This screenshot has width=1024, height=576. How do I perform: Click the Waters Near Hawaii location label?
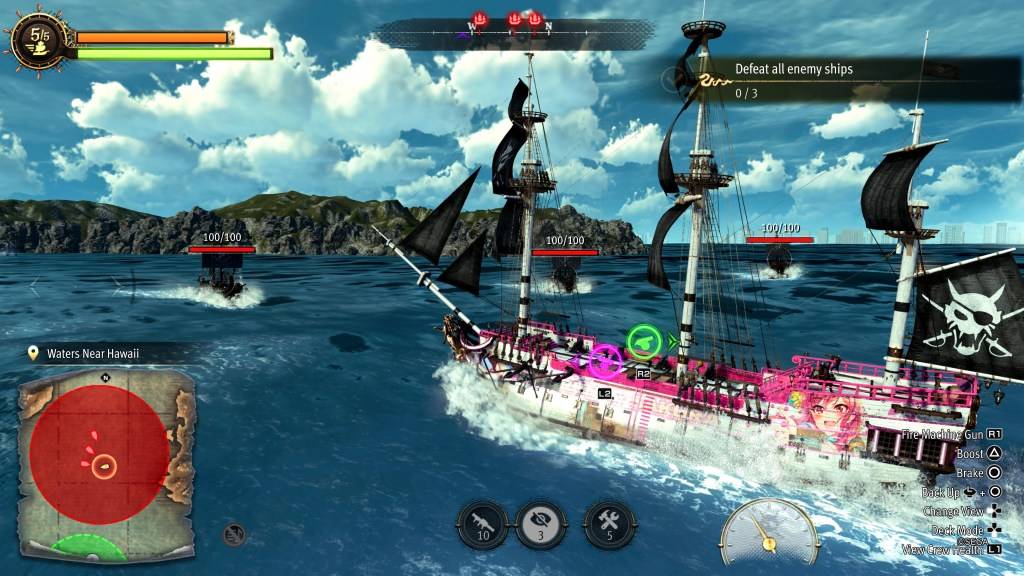(x=92, y=354)
